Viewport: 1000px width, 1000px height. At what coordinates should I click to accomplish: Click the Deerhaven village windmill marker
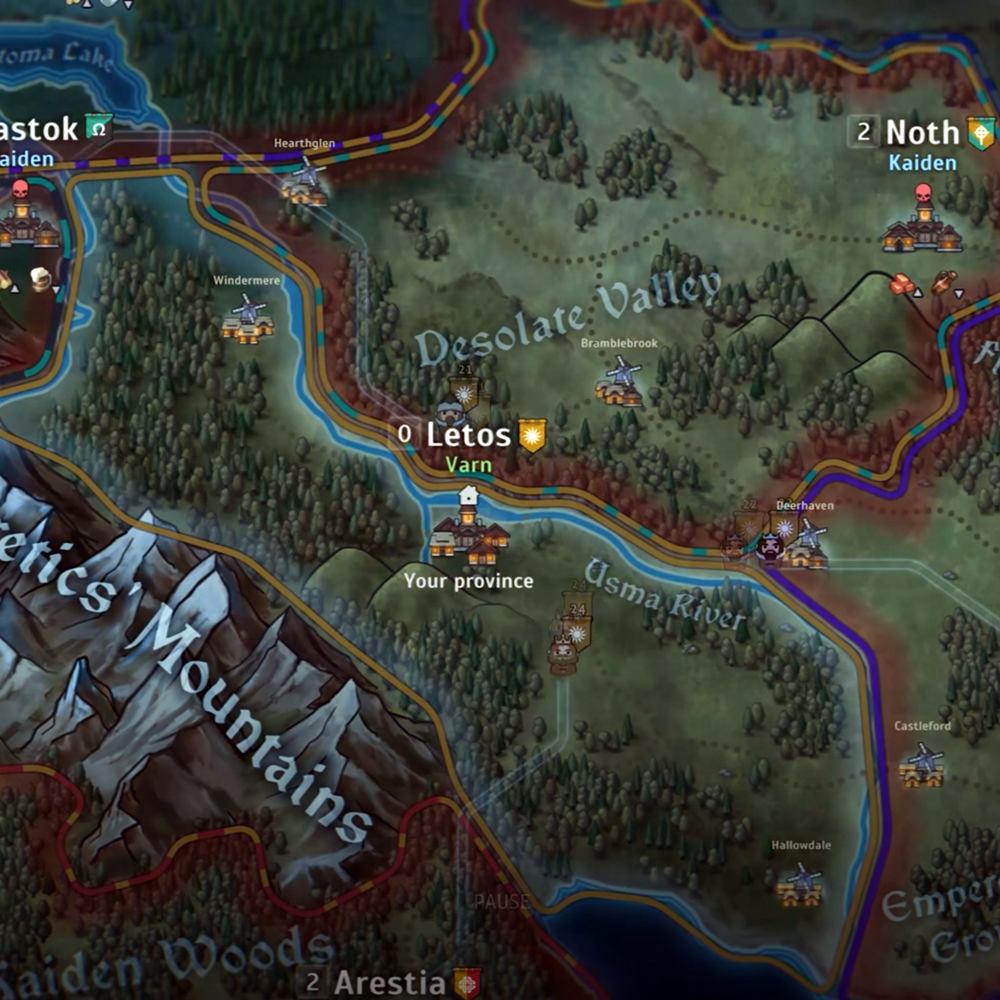[x=806, y=543]
